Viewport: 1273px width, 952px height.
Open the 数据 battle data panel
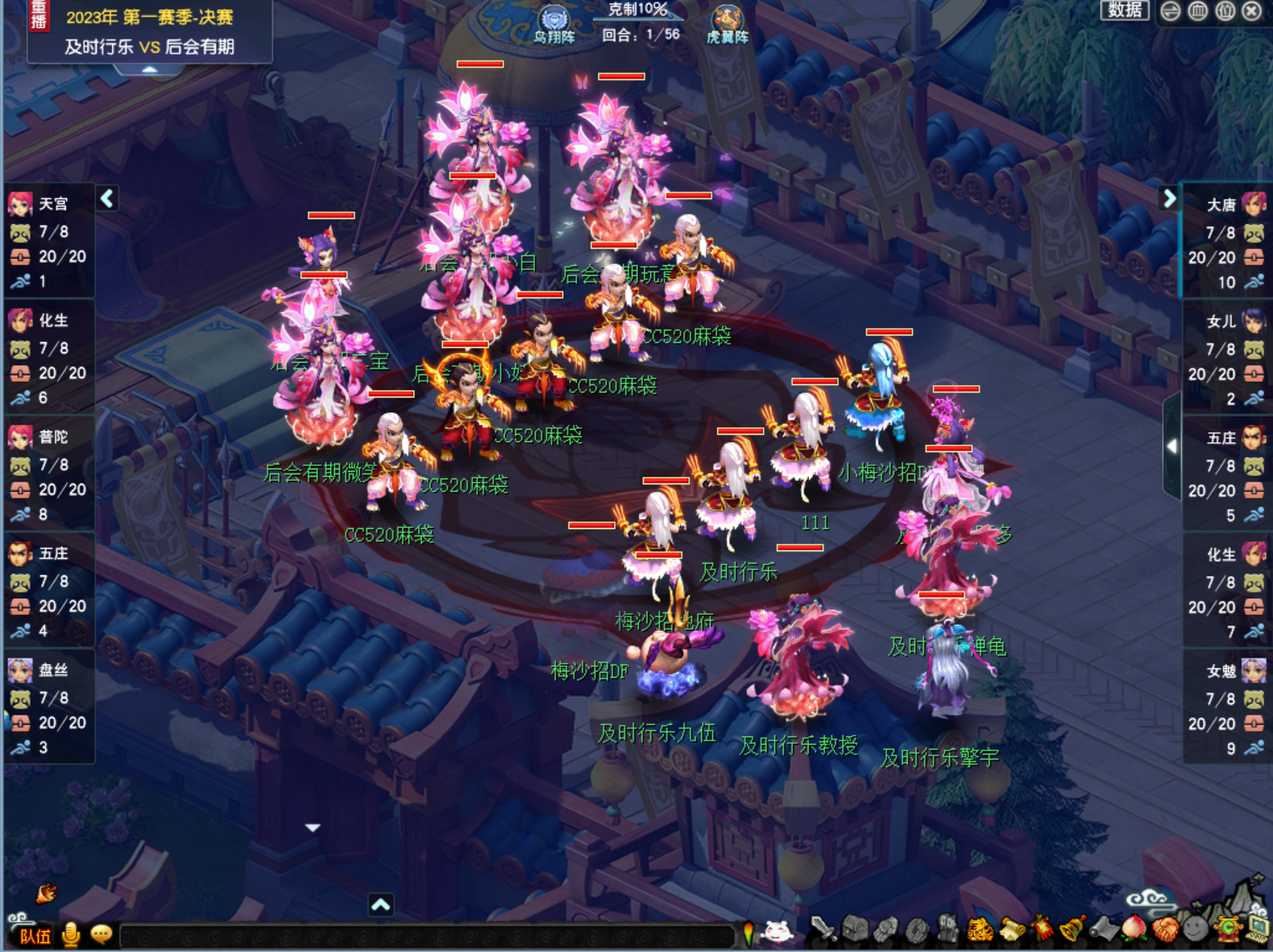1124,10
